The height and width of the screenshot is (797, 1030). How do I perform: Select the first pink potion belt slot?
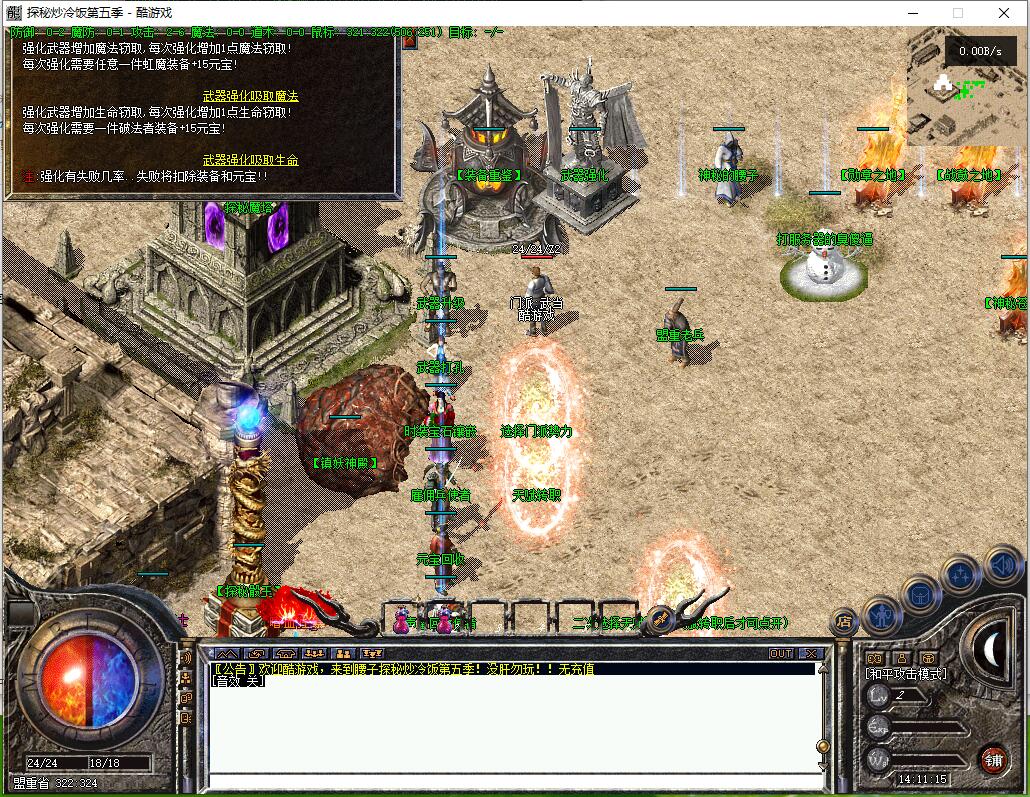click(402, 618)
